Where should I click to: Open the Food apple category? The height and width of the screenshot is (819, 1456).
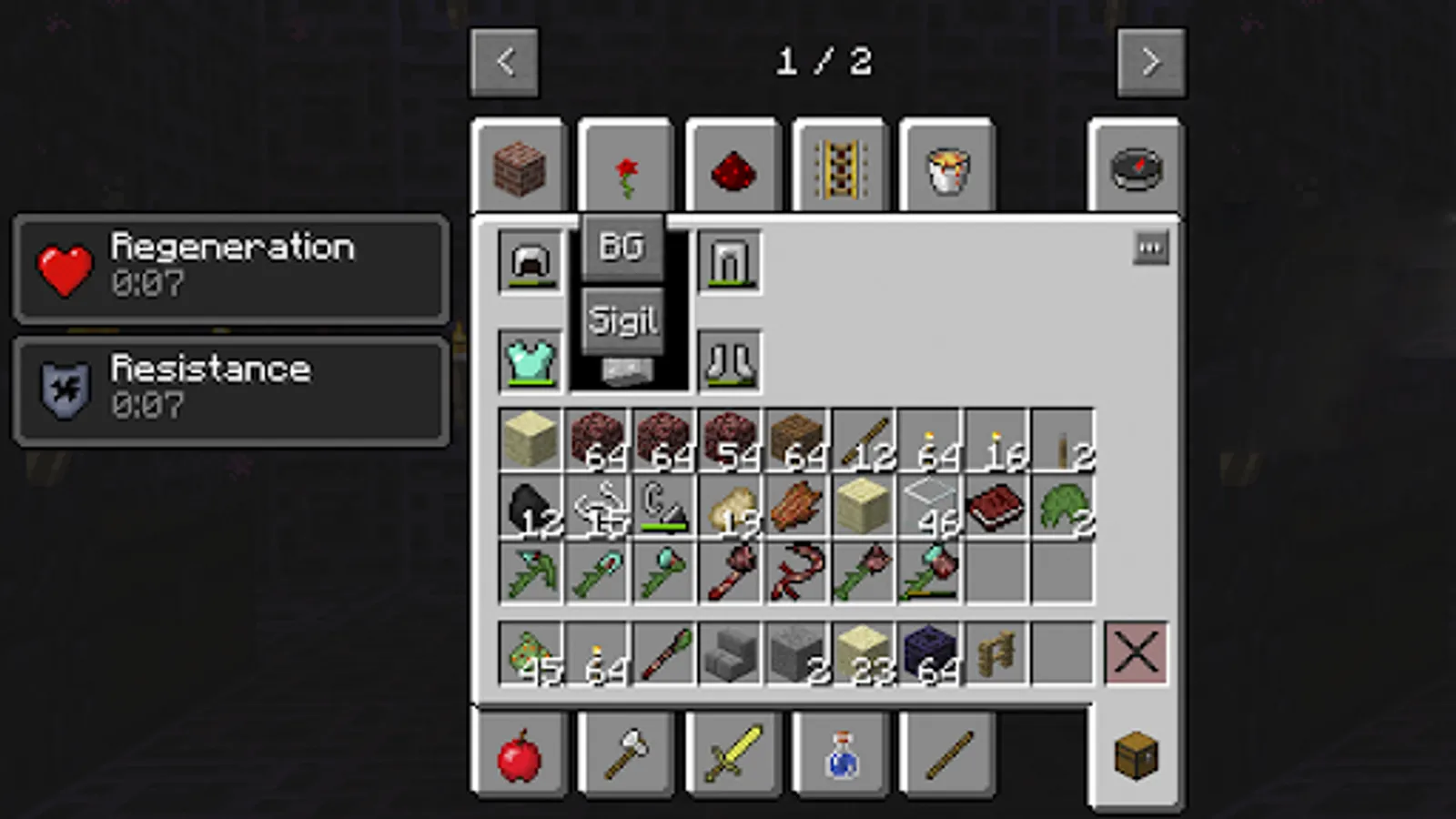(521, 755)
